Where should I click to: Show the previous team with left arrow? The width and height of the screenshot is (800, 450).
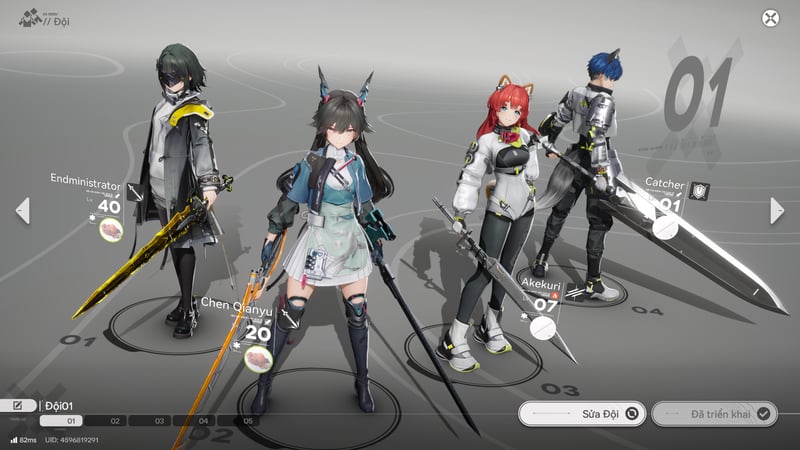(x=22, y=210)
